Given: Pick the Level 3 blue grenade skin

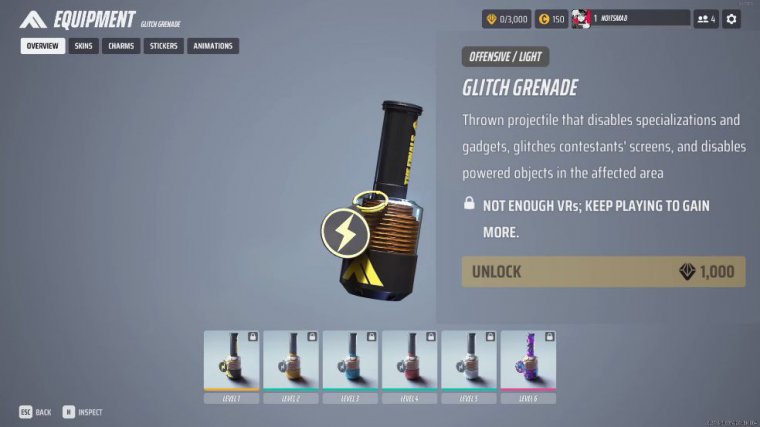Looking at the screenshot, I should pyautogui.click(x=350, y=361).
